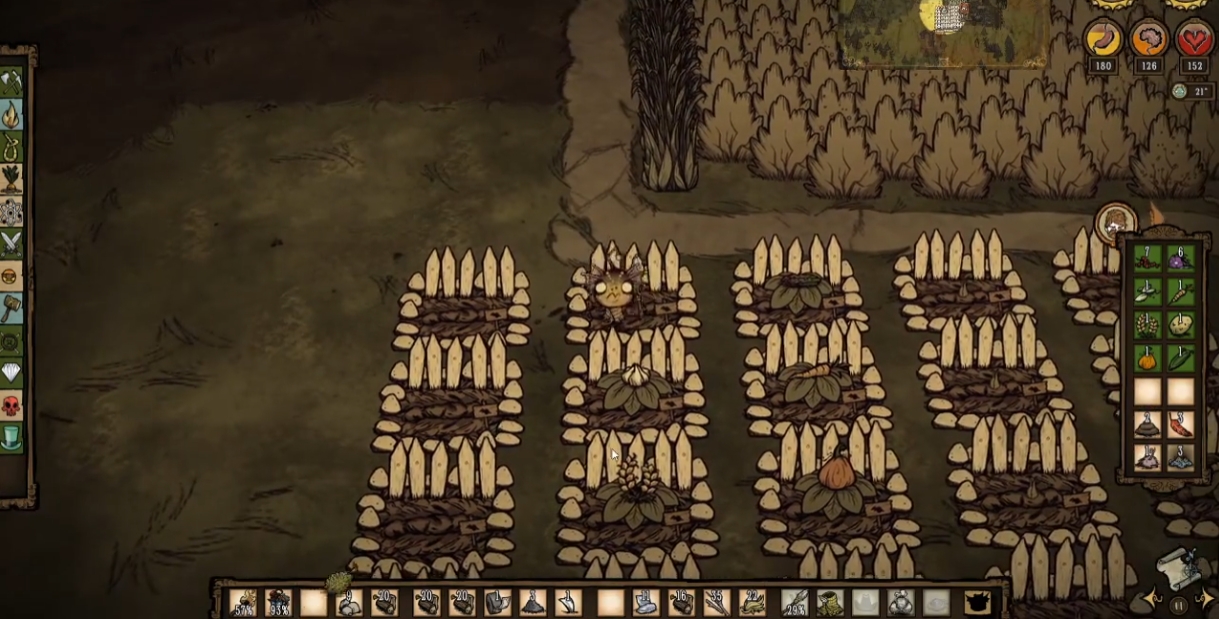Screen dimensions: 1219x619
Task: Choose the Structures hammer crafting tab
Action: tap(11, 308)
